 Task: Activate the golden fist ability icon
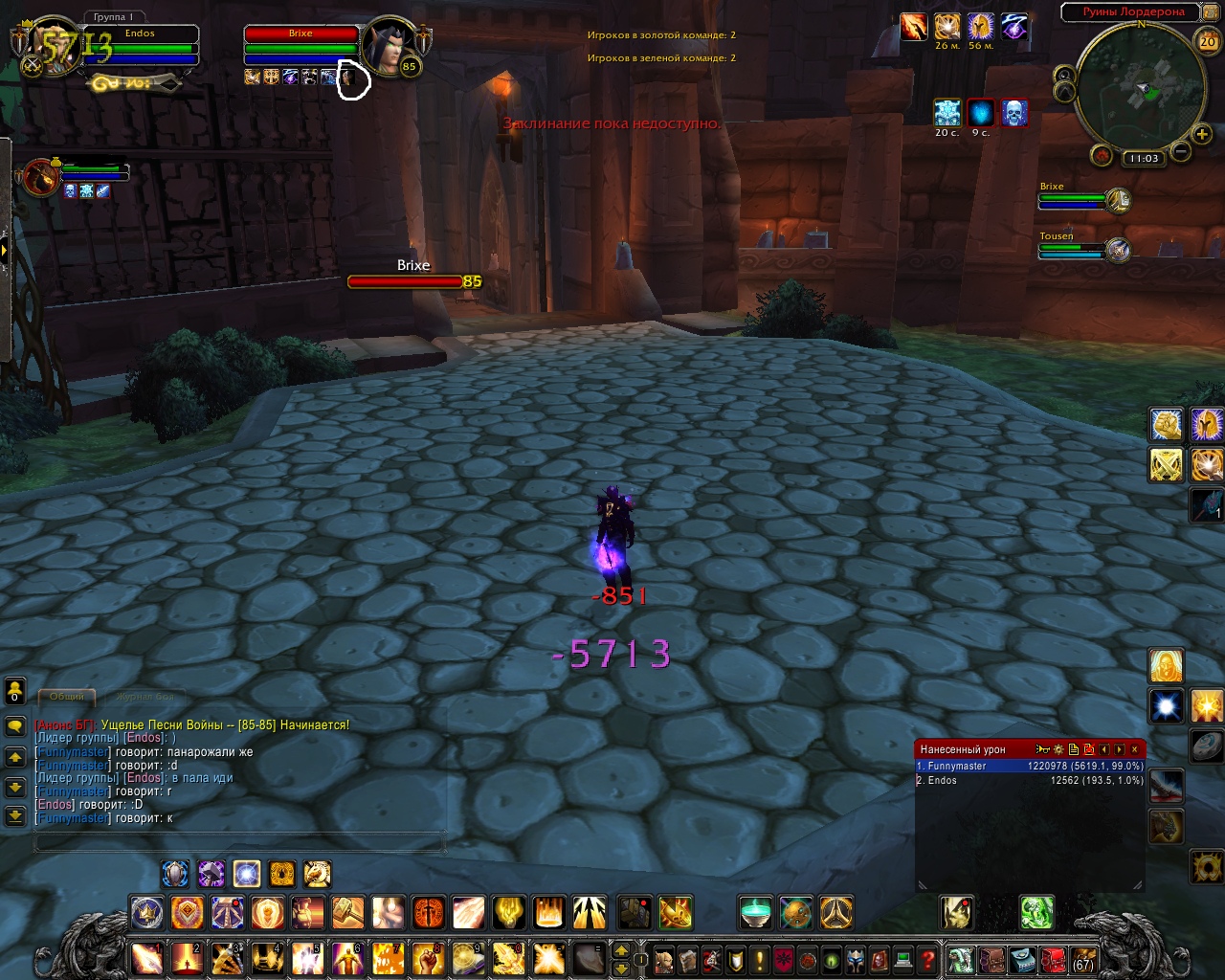click(1166, 424)
